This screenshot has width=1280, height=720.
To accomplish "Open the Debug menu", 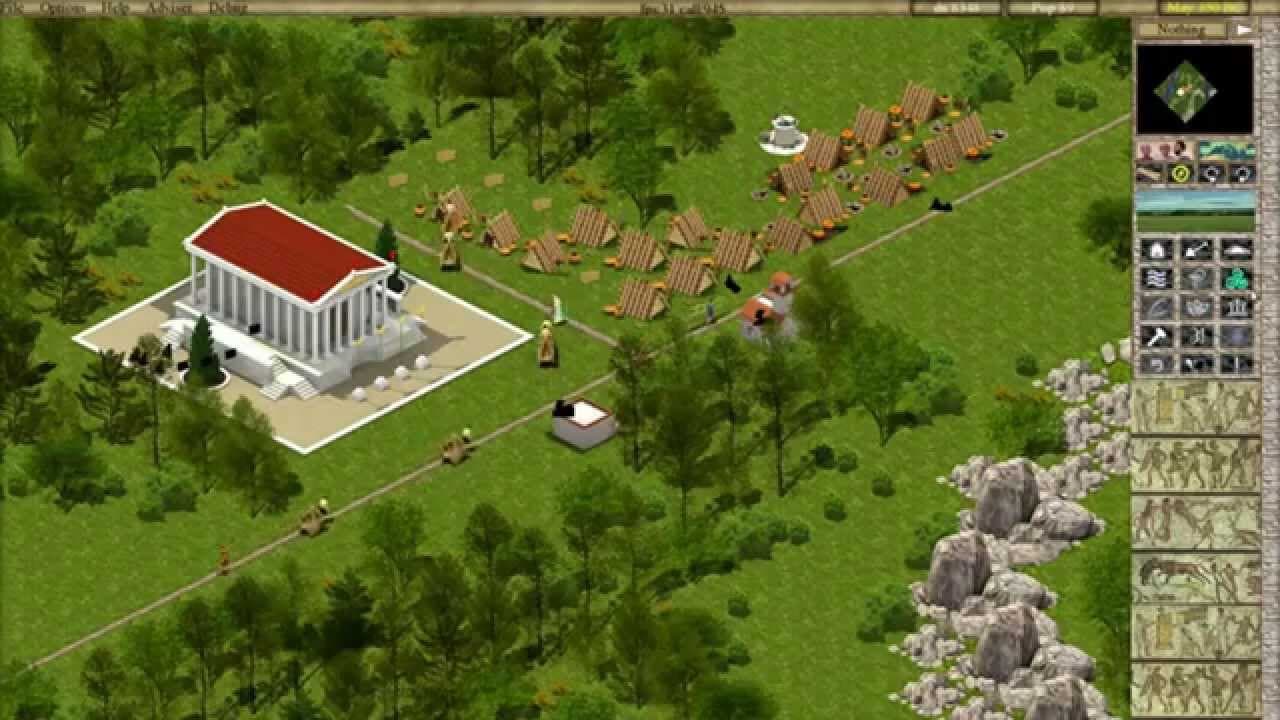I will click(222, 7).
